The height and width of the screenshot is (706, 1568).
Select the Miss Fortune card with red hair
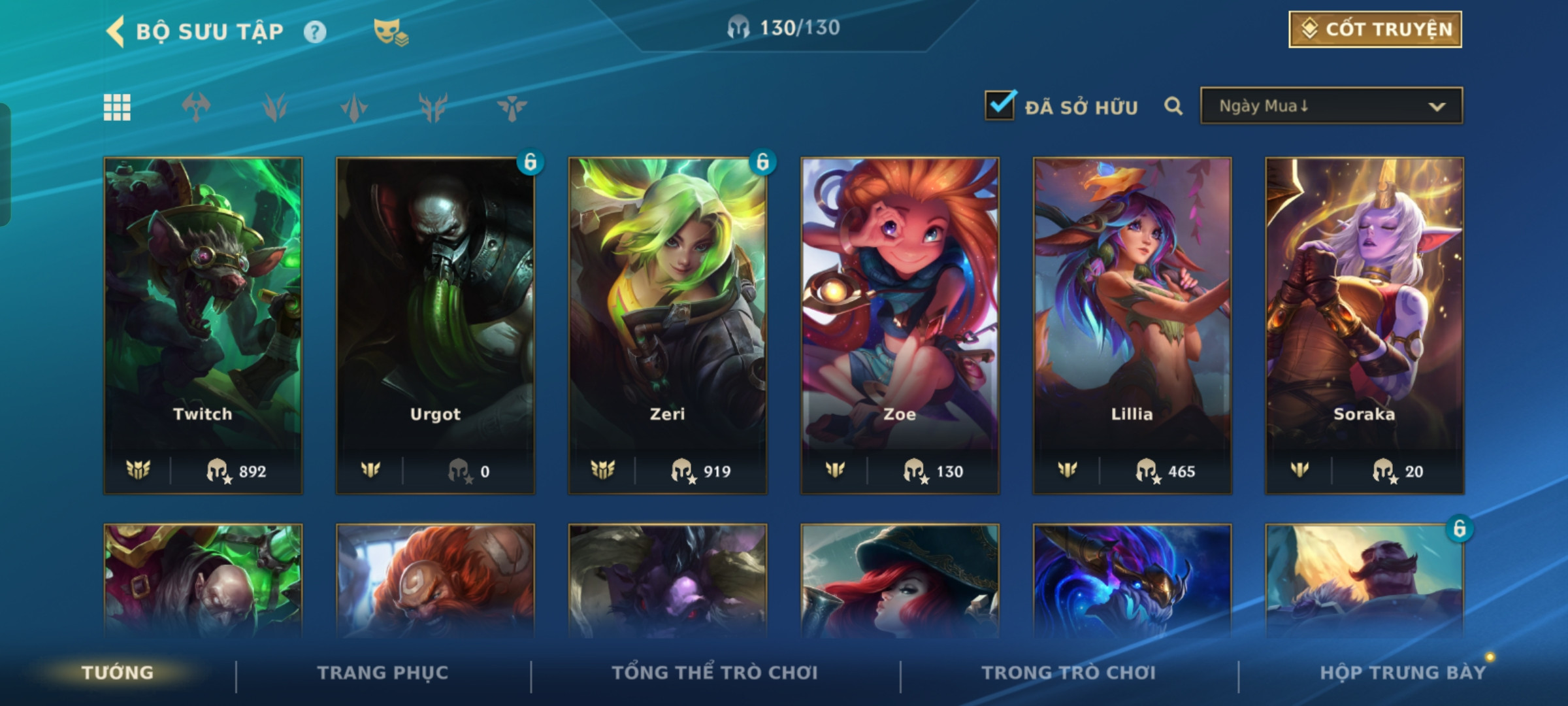tap(900, 582)
